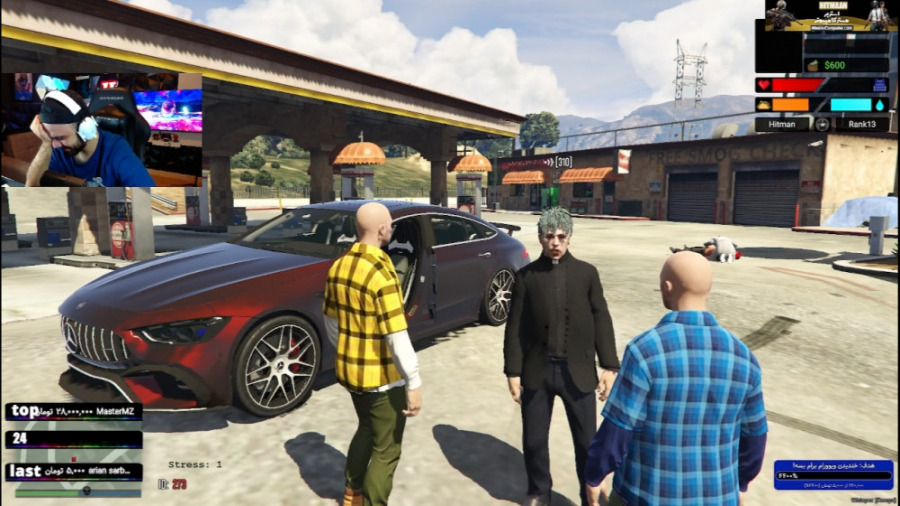
Task: Click the cash stack money icon
Action: click(813, 65)
